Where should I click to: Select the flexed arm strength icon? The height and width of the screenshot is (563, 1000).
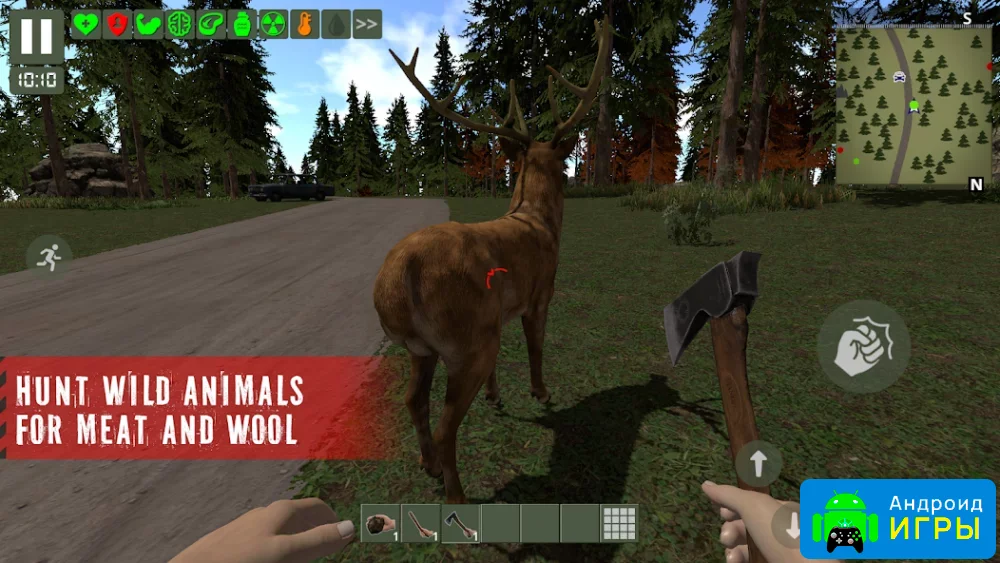[148, 24]
